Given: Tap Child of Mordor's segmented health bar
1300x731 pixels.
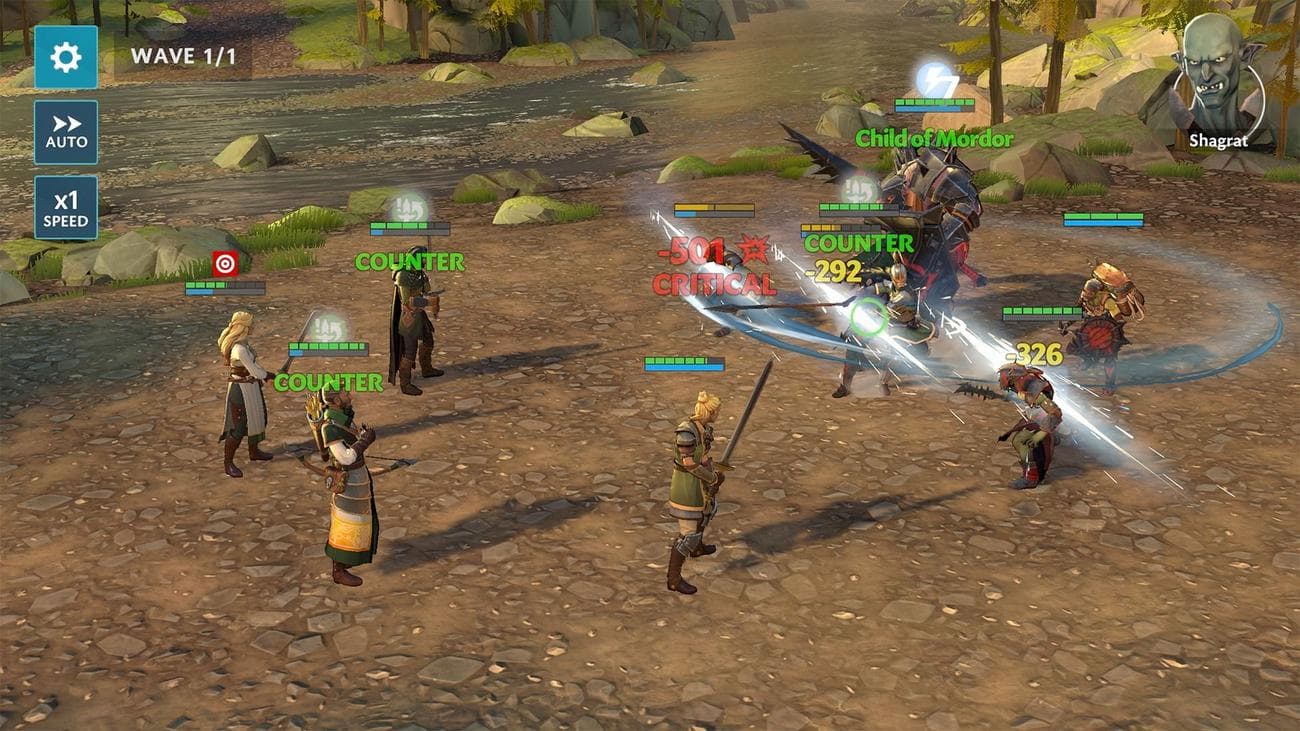Looking at the screenshot, I should [x=936, y=101].
